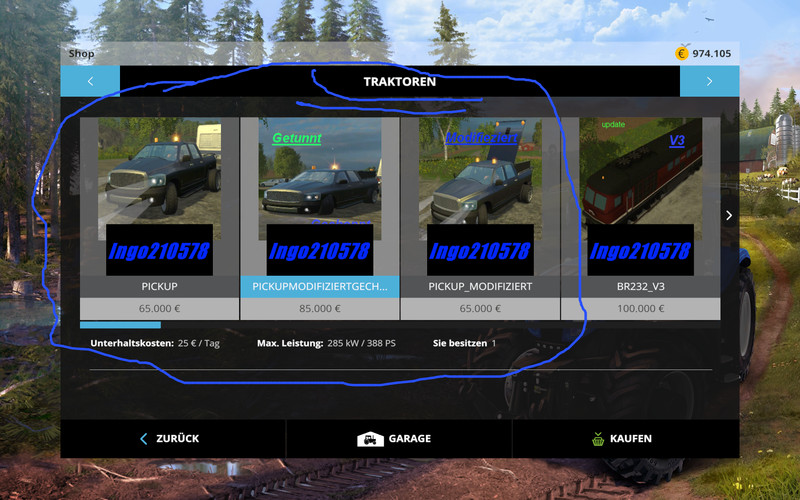This screenshot has height=500, width=800.
Task: Show more vehicles with the right arrow
Action: click(x=729, y=215)
